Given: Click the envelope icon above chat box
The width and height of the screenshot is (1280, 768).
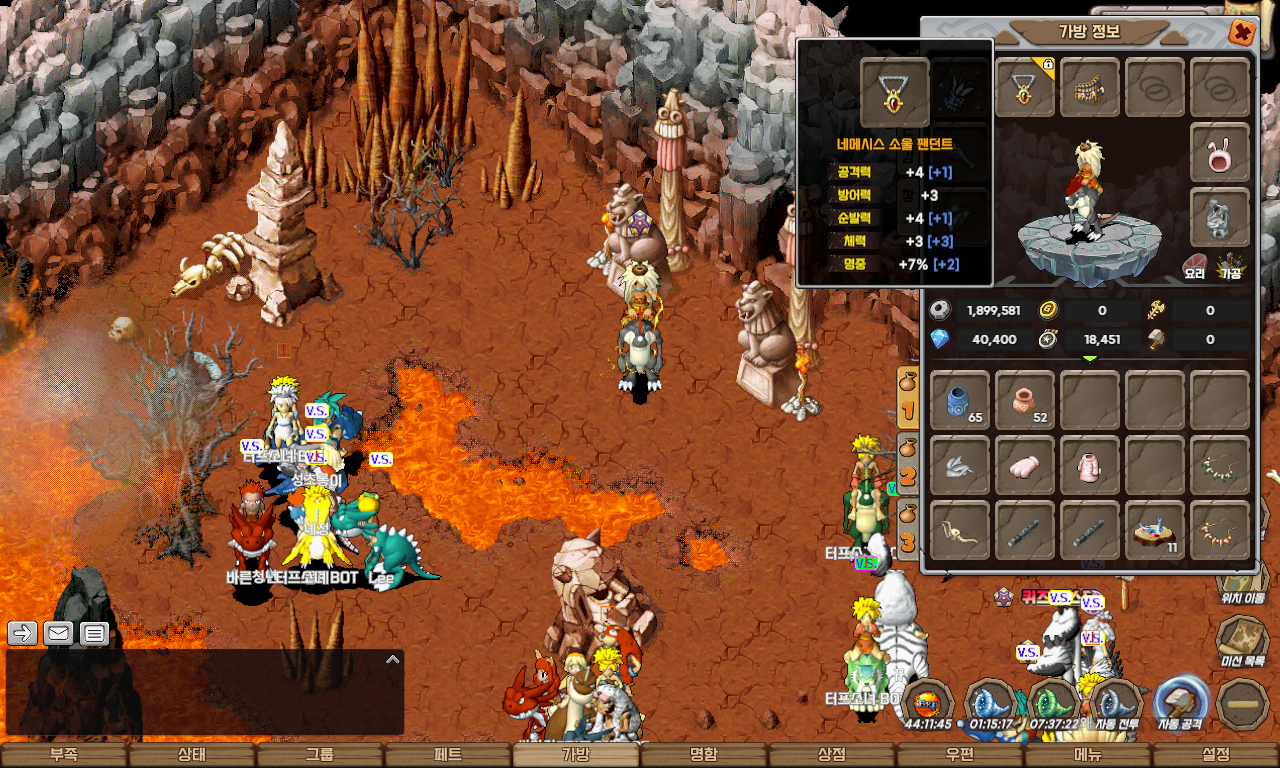Looking at the screenshot, I should coord(58,633).
